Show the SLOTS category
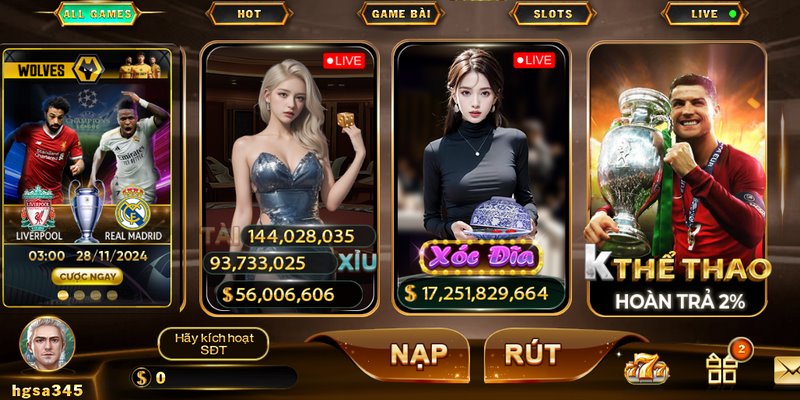Screen dimensions: 800x400 click(x=553, y=14)
